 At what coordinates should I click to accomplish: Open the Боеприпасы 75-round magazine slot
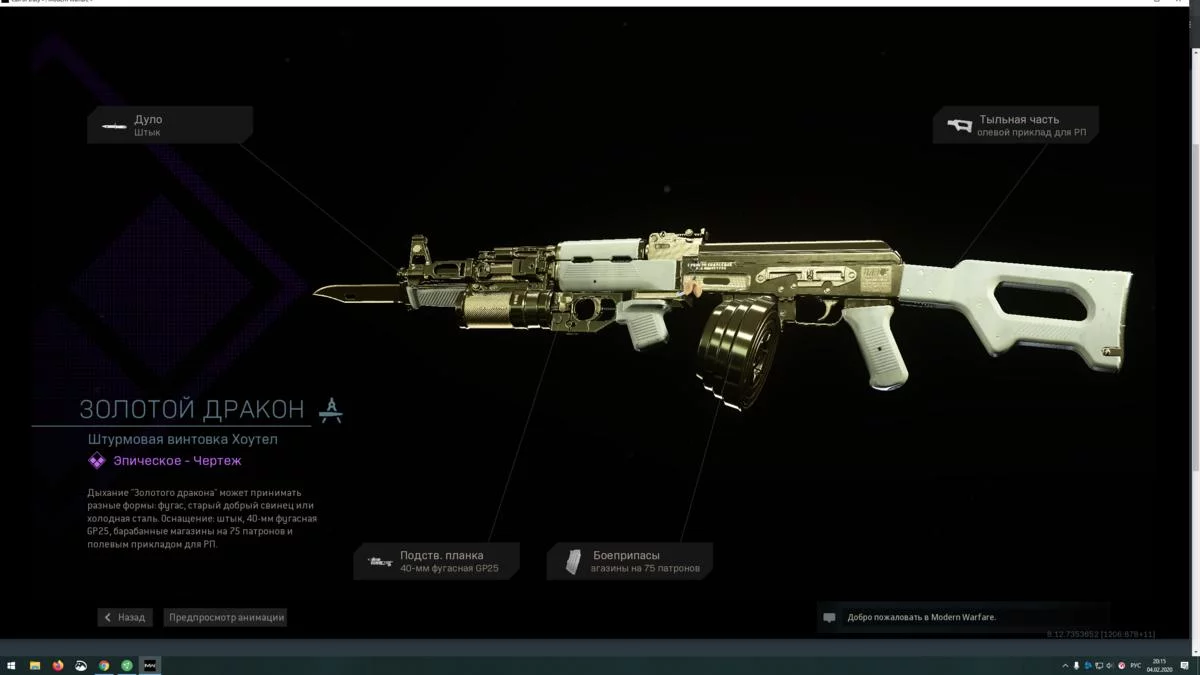point(630,561)
